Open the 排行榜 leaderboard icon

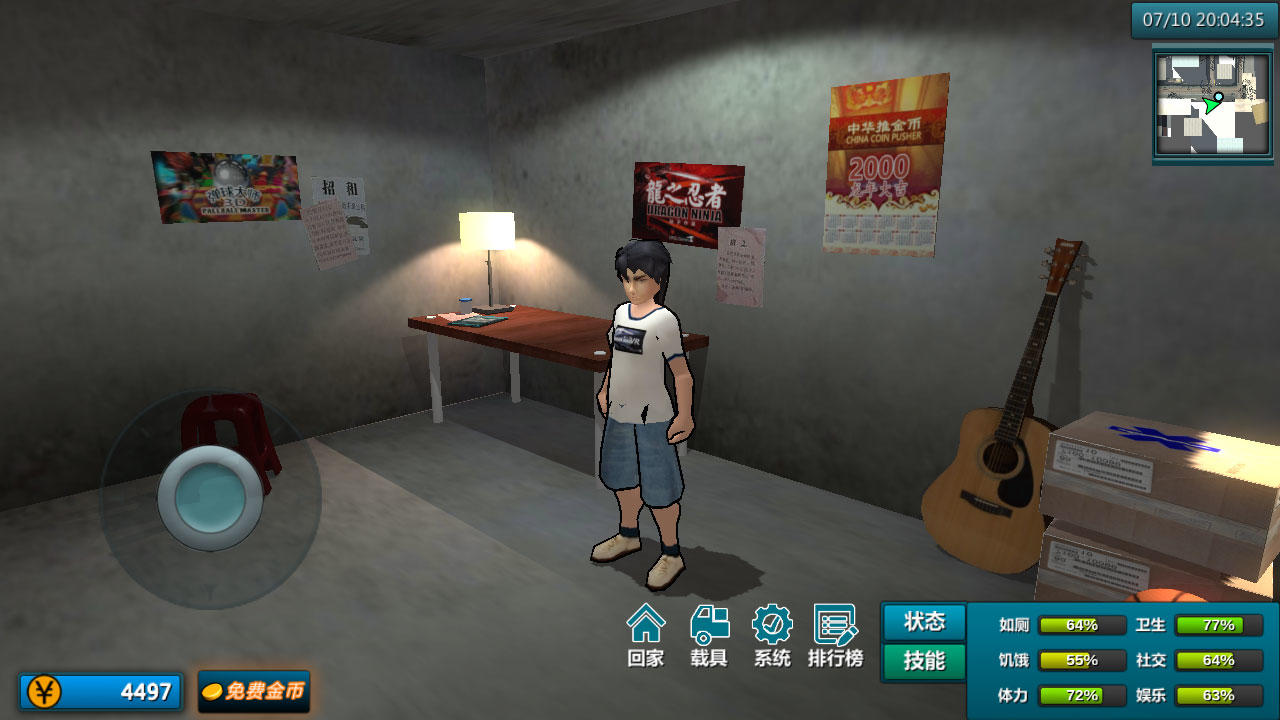(835, 635)
